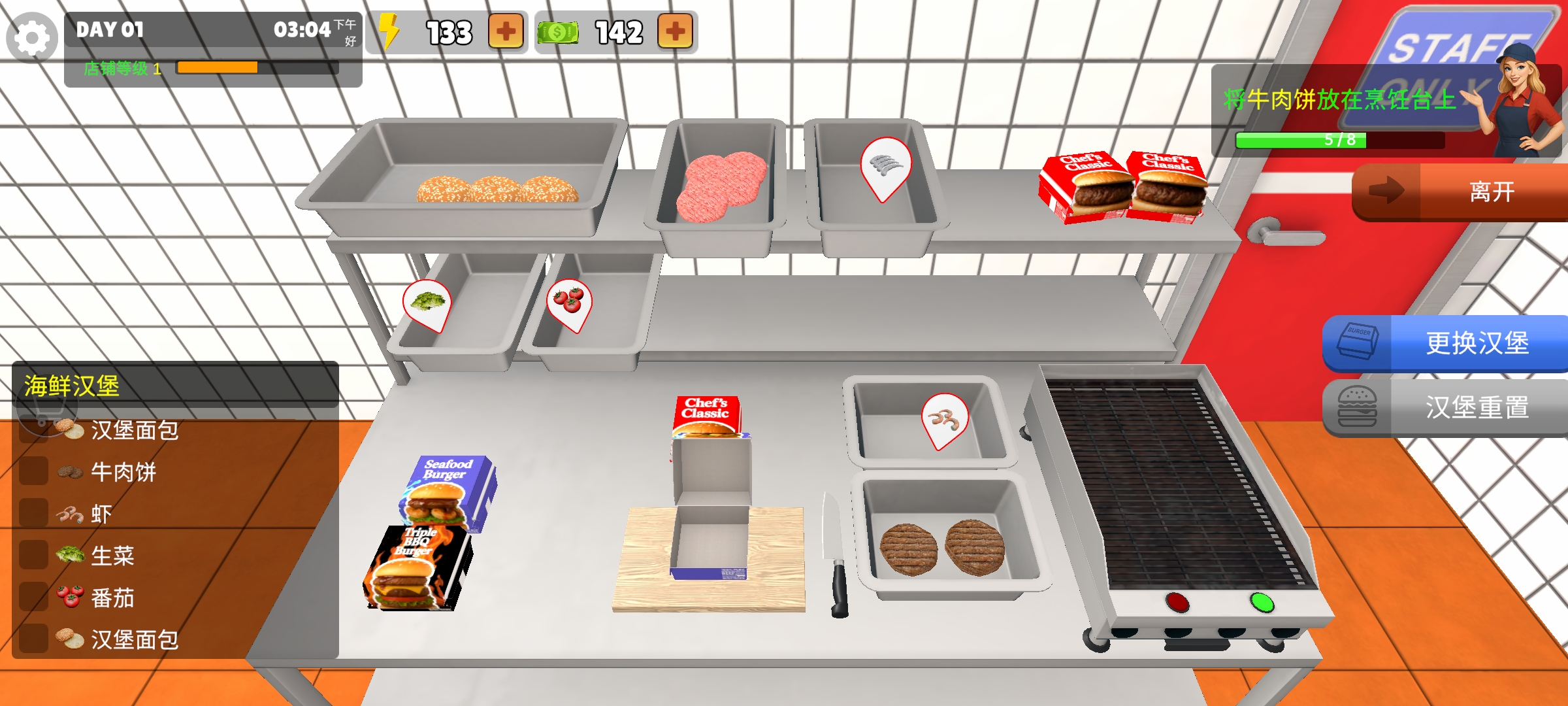Add more energy with the plus button
1568x706 pixels.
[506, 31]
